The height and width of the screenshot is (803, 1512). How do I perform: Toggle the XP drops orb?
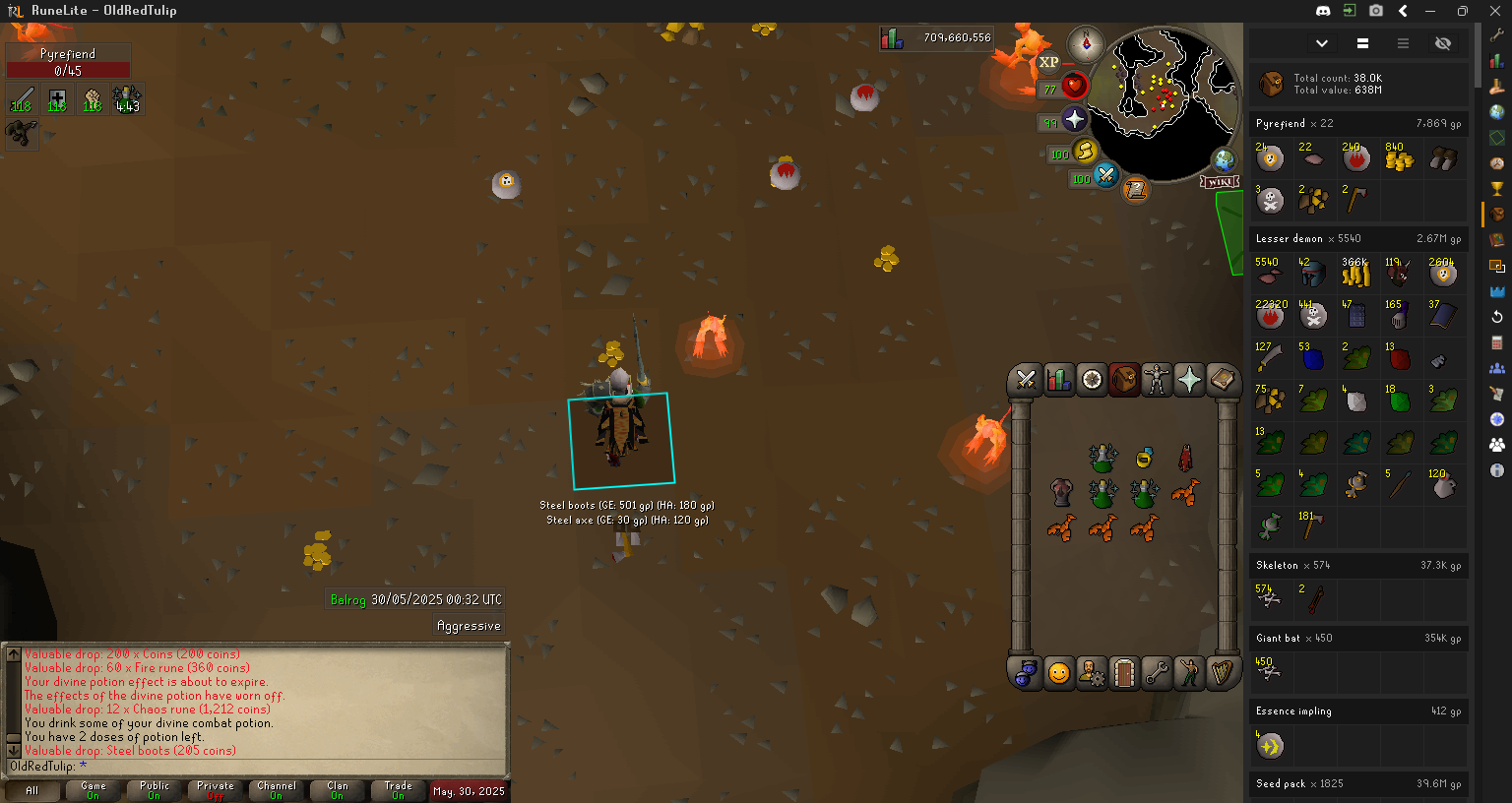1049,62
